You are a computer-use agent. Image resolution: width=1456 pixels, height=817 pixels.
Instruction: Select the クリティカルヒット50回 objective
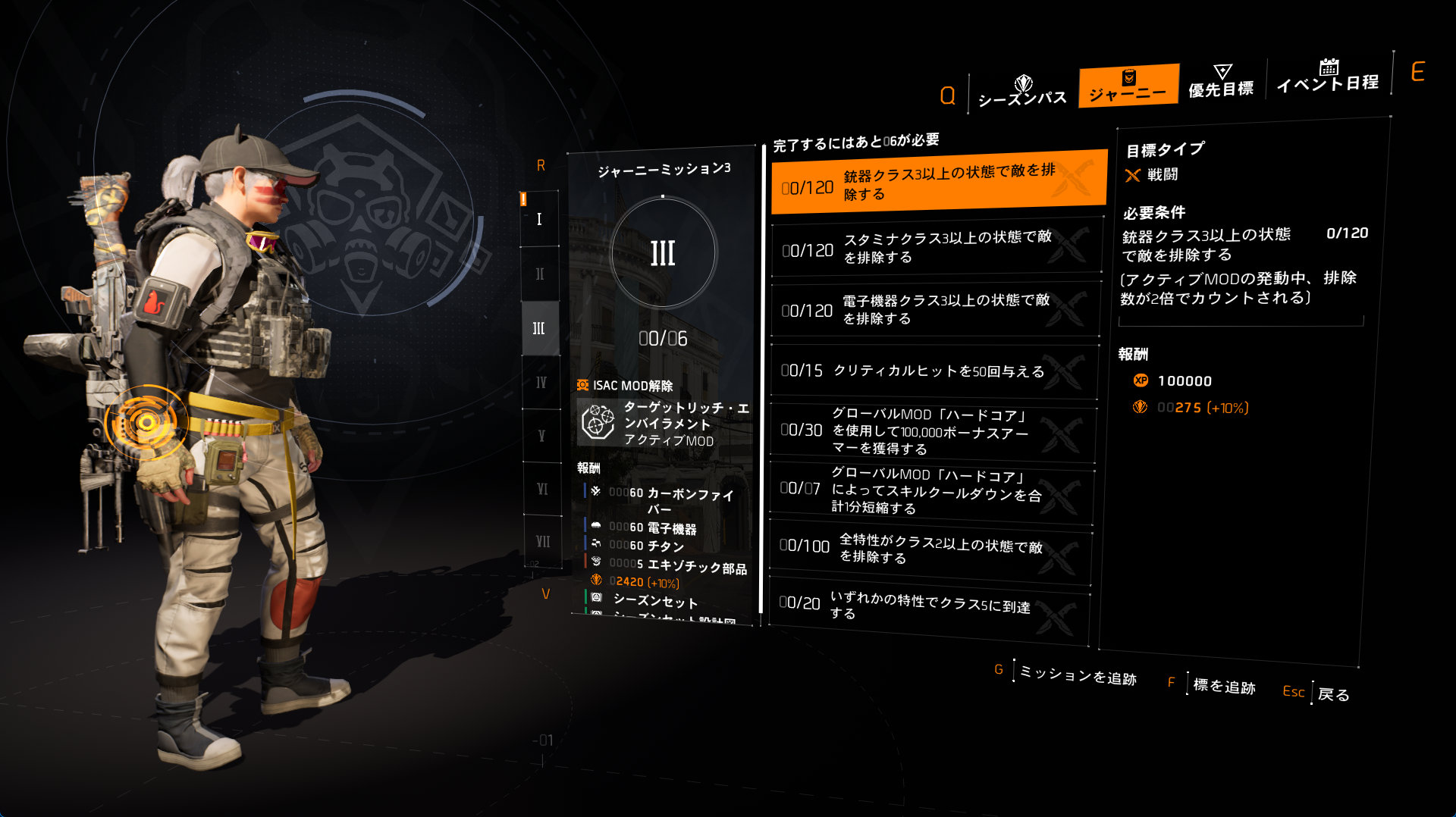click(934, 371)
